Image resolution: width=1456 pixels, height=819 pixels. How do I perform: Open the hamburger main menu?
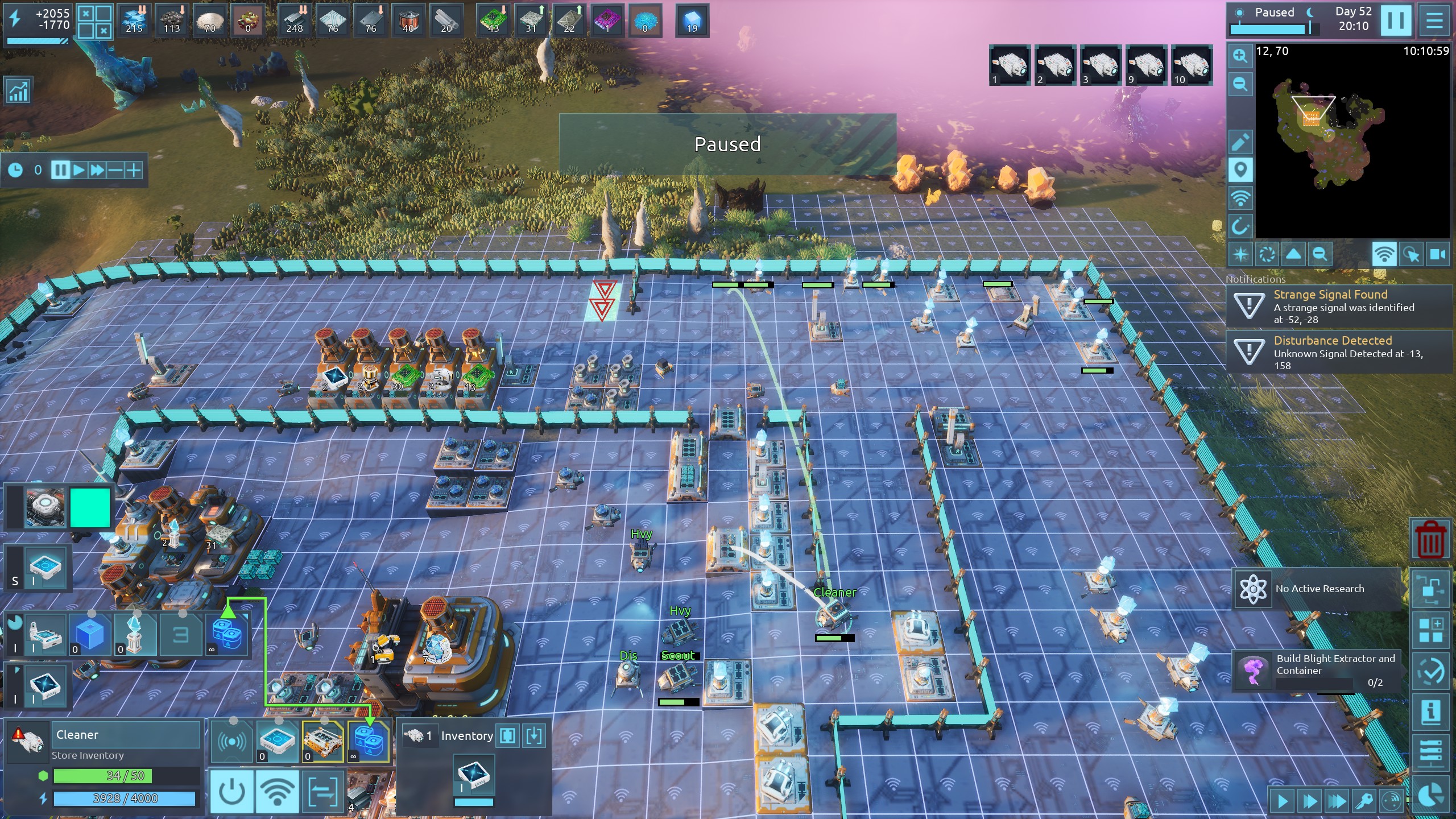1434,20
